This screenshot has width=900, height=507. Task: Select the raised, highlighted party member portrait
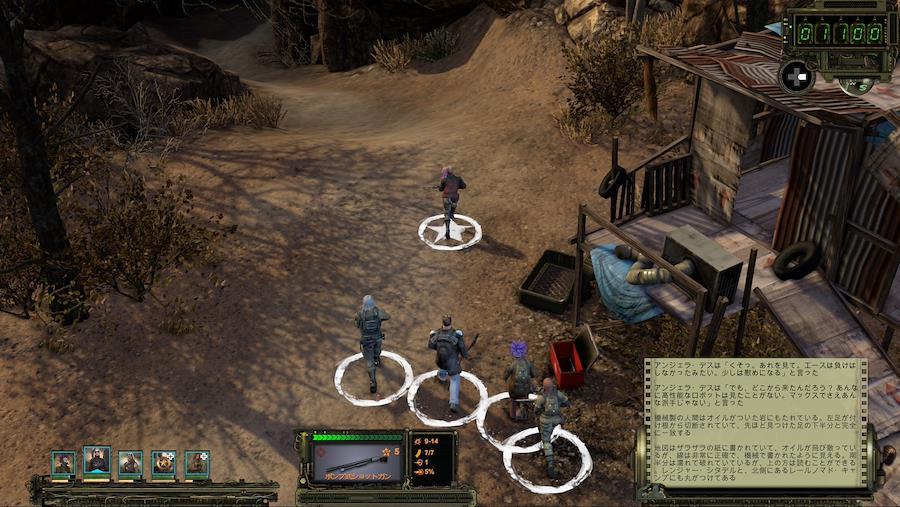97,461
